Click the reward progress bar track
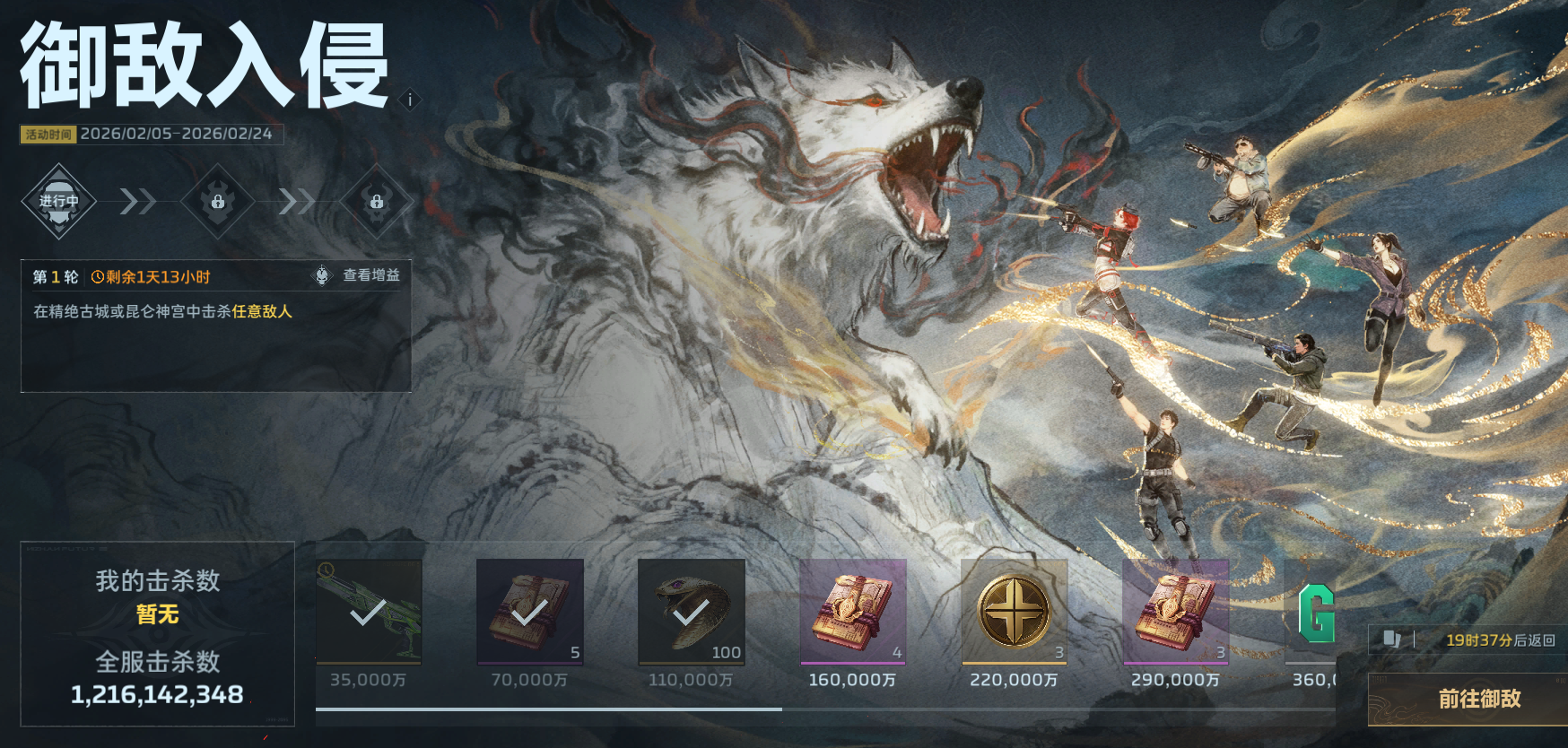Viewport: 1568px width, 748px height. tap(825, 709)
